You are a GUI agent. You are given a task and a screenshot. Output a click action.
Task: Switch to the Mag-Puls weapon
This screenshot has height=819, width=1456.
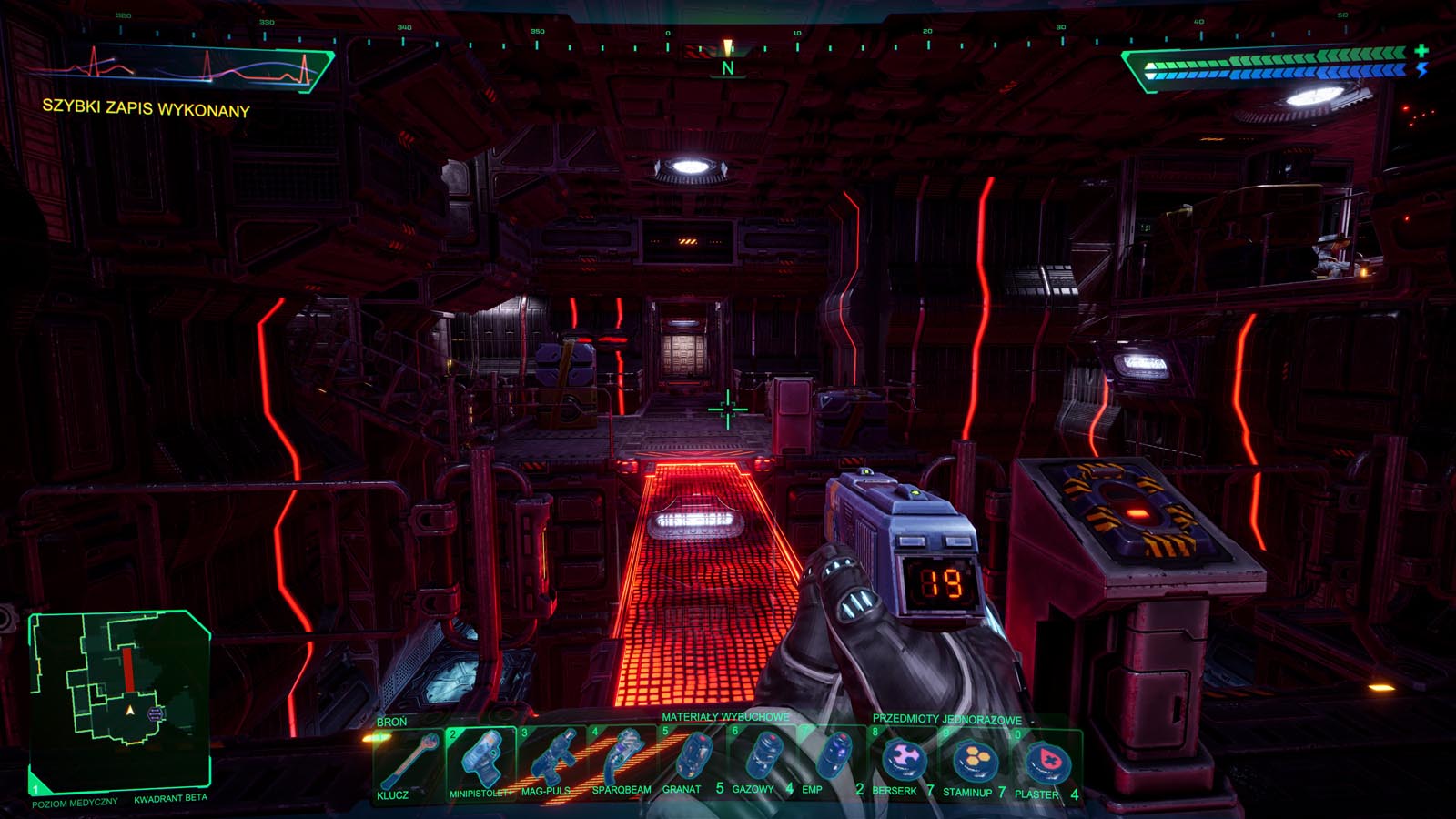551,760
